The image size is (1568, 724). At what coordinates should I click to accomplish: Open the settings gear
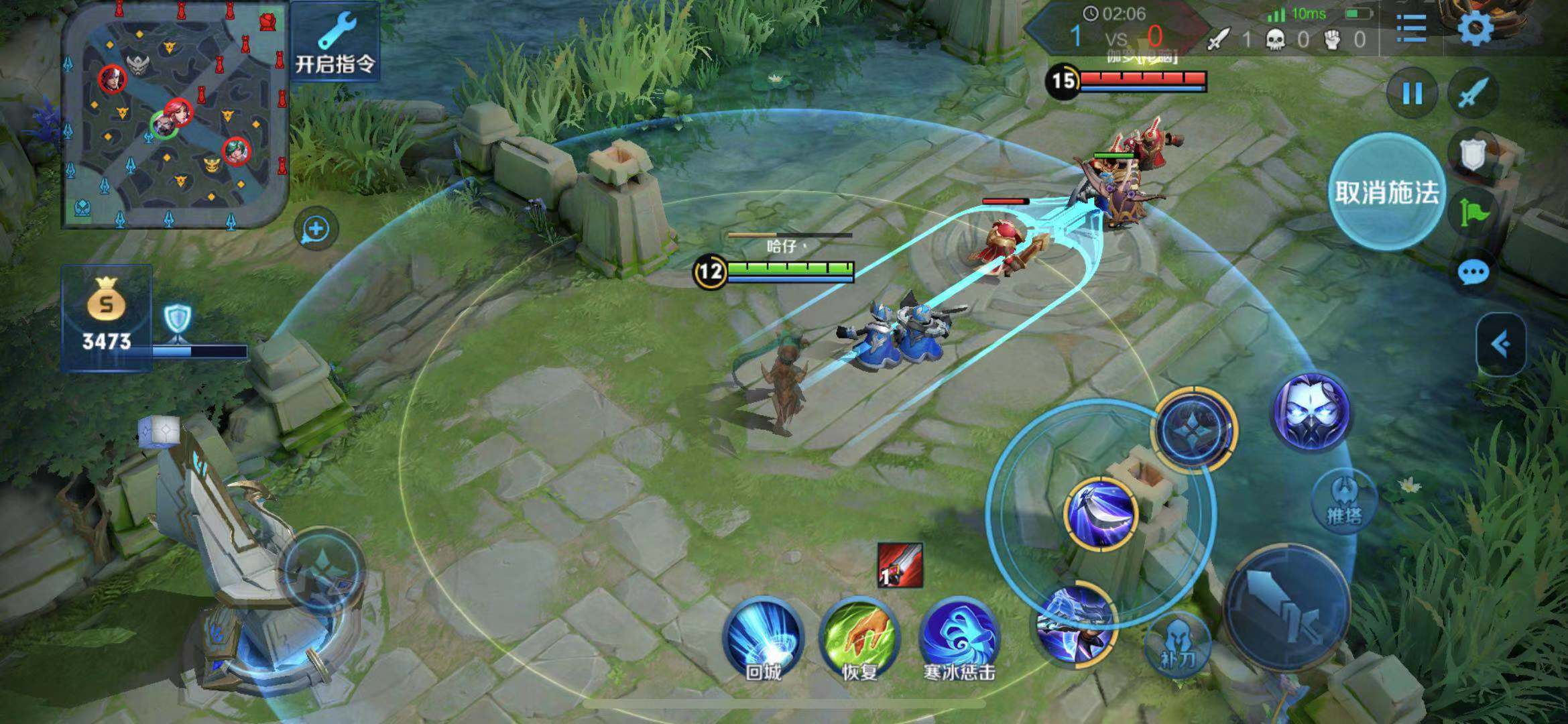[x=1475, y=27]
